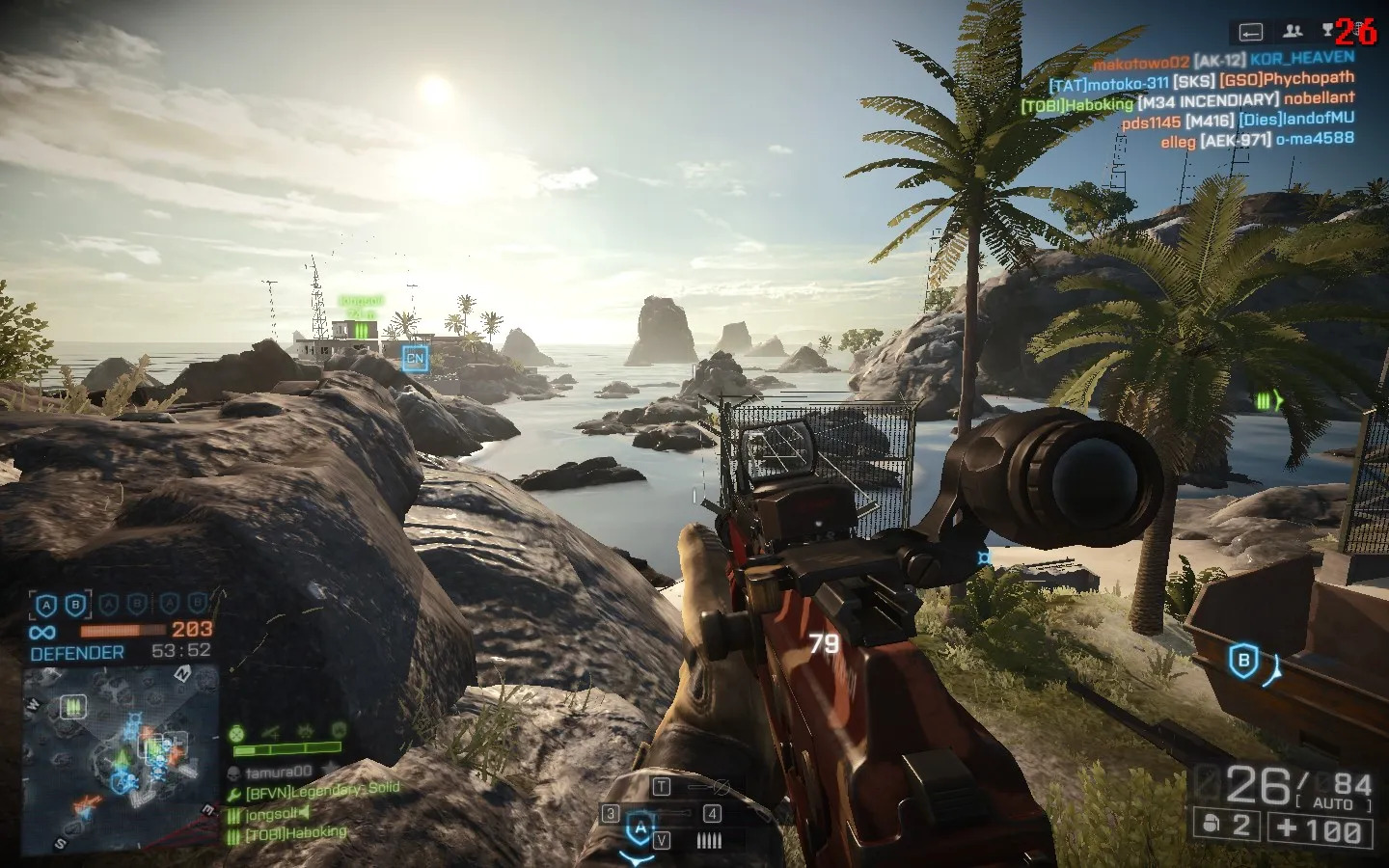Viewport: 1389px width, 868px height.
Task: Click the makotowo02 AK-12 kill feed entry
Action: point(1223,60)
